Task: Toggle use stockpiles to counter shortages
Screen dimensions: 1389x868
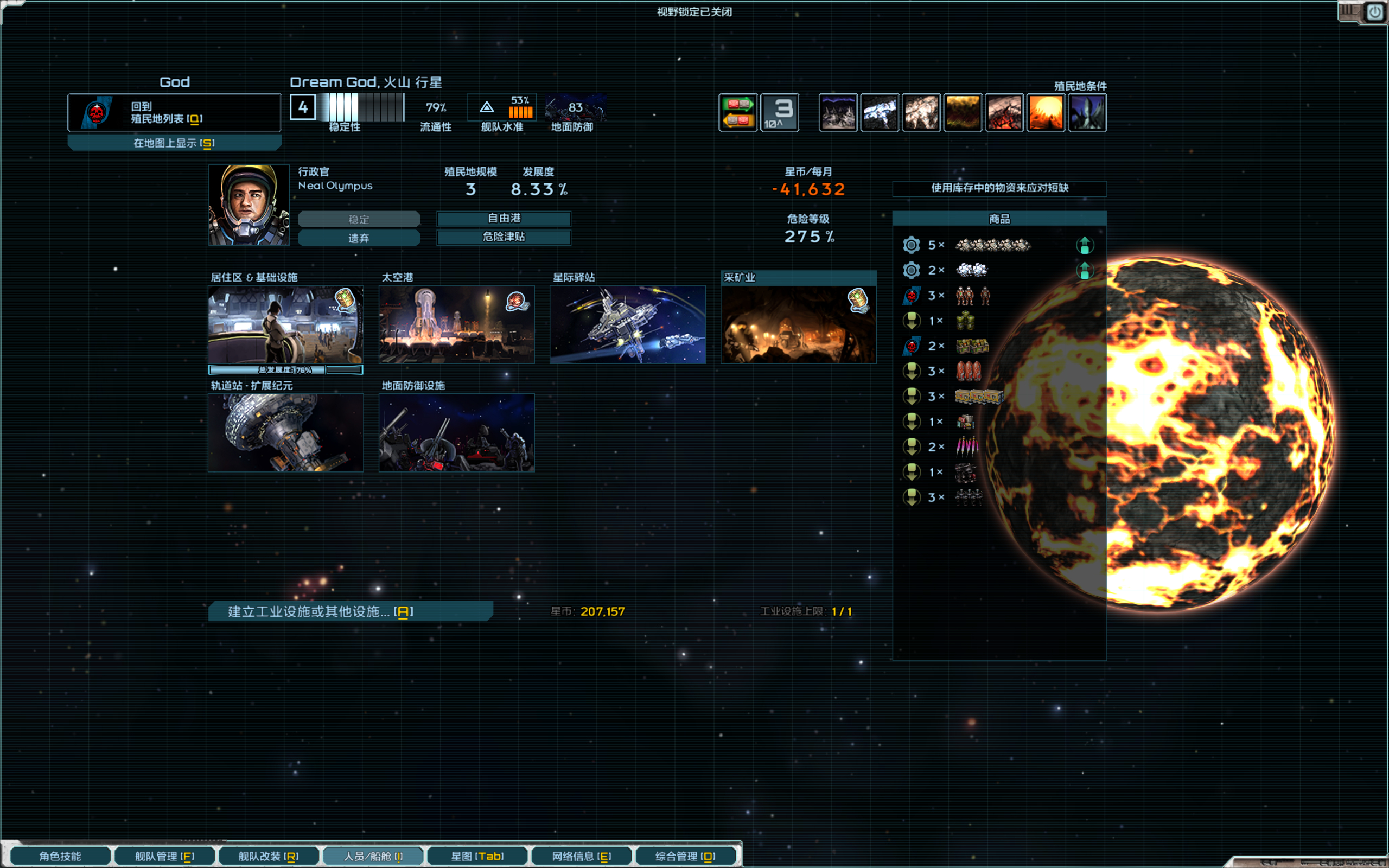Action: 999,188
